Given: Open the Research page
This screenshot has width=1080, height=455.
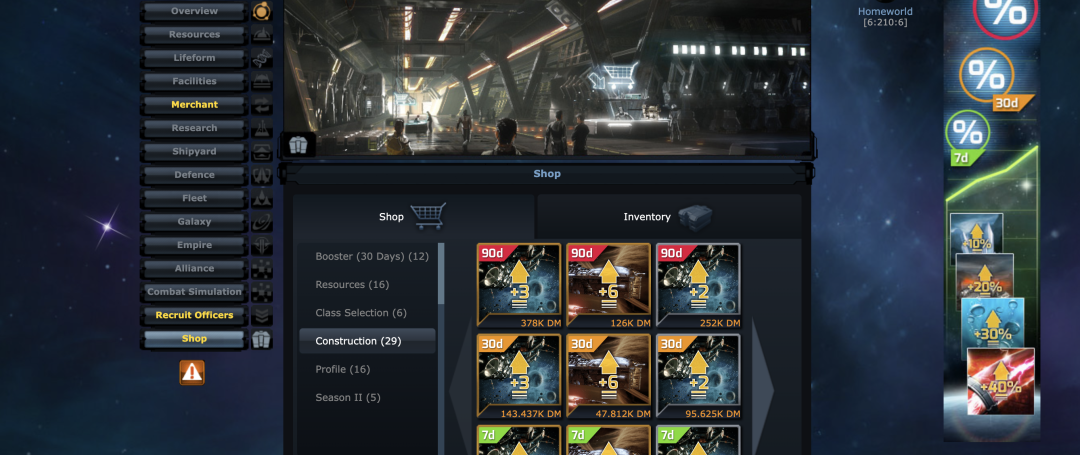Looking at the screenshot, I should 194,128.
